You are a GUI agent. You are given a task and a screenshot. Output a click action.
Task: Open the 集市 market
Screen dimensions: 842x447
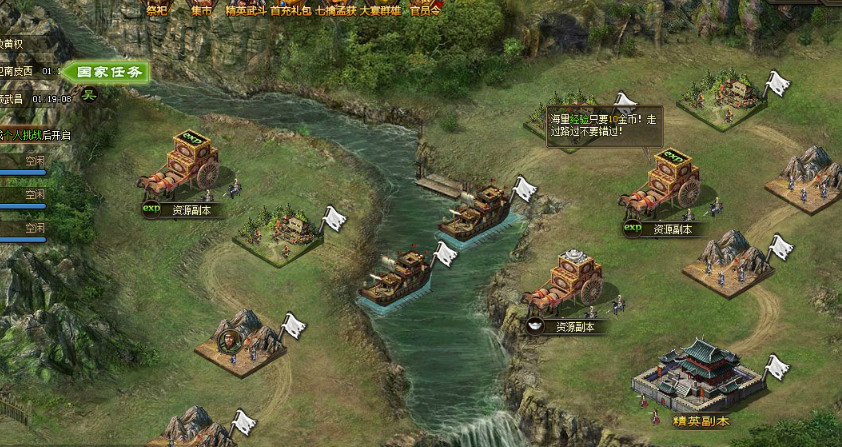(x=201, y=10)
